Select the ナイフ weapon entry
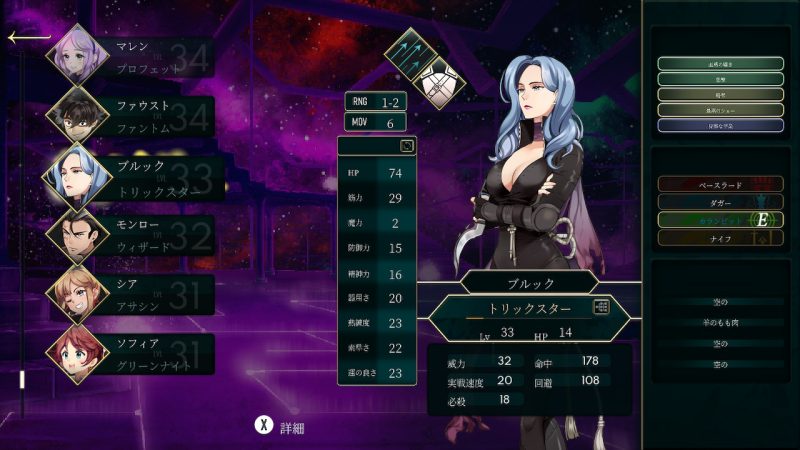Viewport: 800px width, 450px height. 720,238
